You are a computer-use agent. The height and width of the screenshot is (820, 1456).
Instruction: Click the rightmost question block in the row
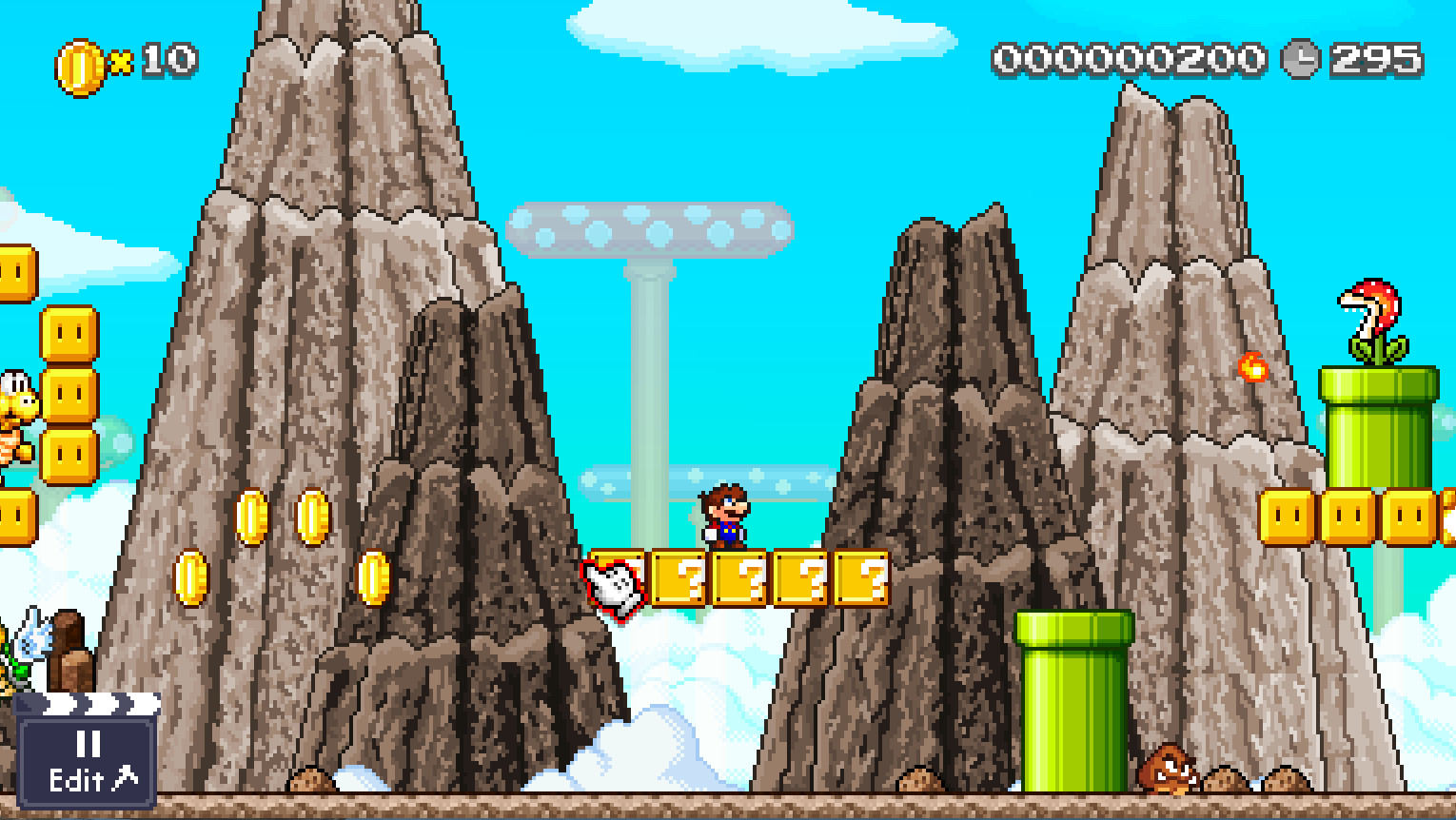click(x=861, y=580)
